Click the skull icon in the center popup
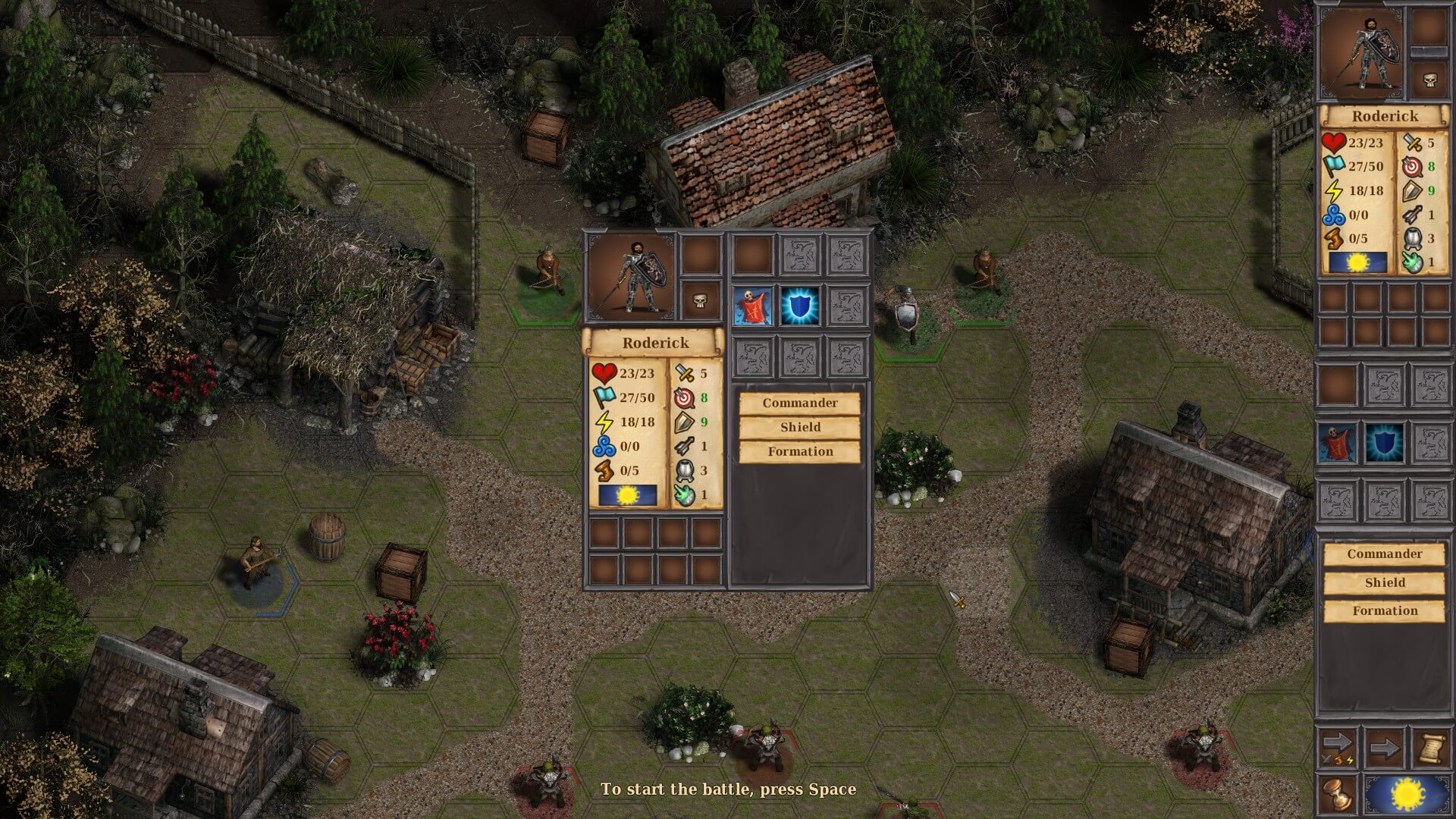The image size is (1456, 819). pos(700,301)
